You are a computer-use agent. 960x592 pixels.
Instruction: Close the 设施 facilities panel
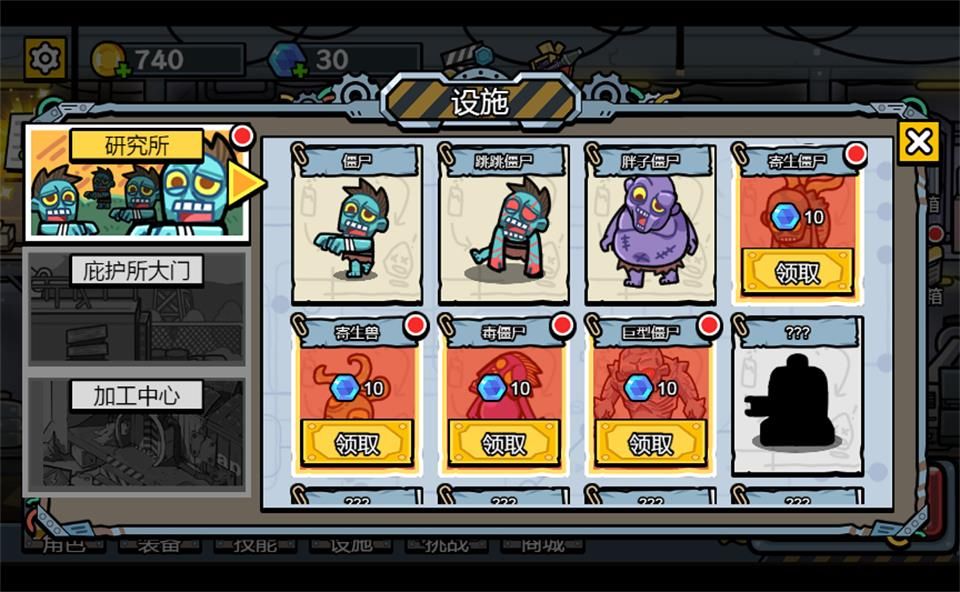[x=917, y=143]
